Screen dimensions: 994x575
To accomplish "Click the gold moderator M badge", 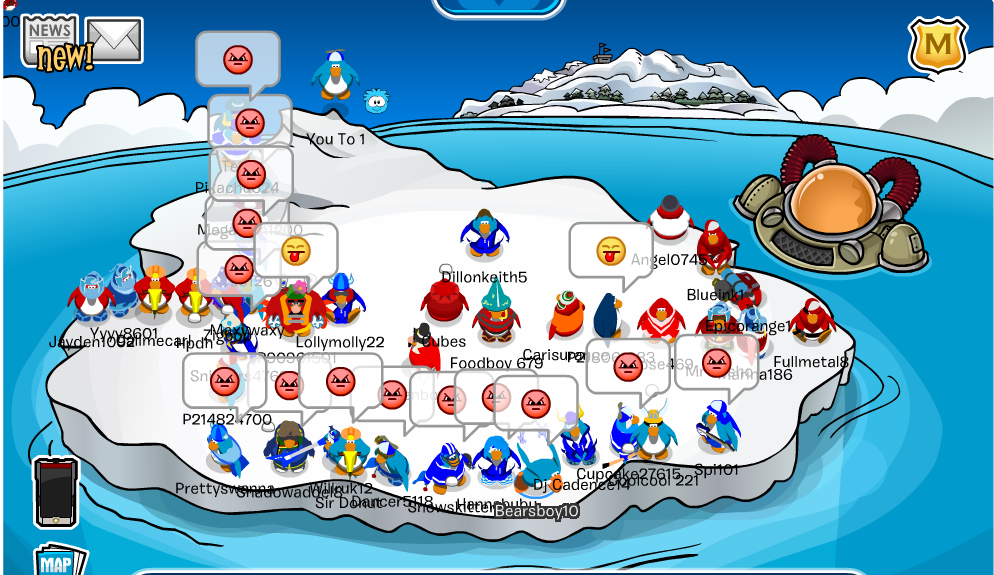I will pyautogui.click(x=937, y=45).
